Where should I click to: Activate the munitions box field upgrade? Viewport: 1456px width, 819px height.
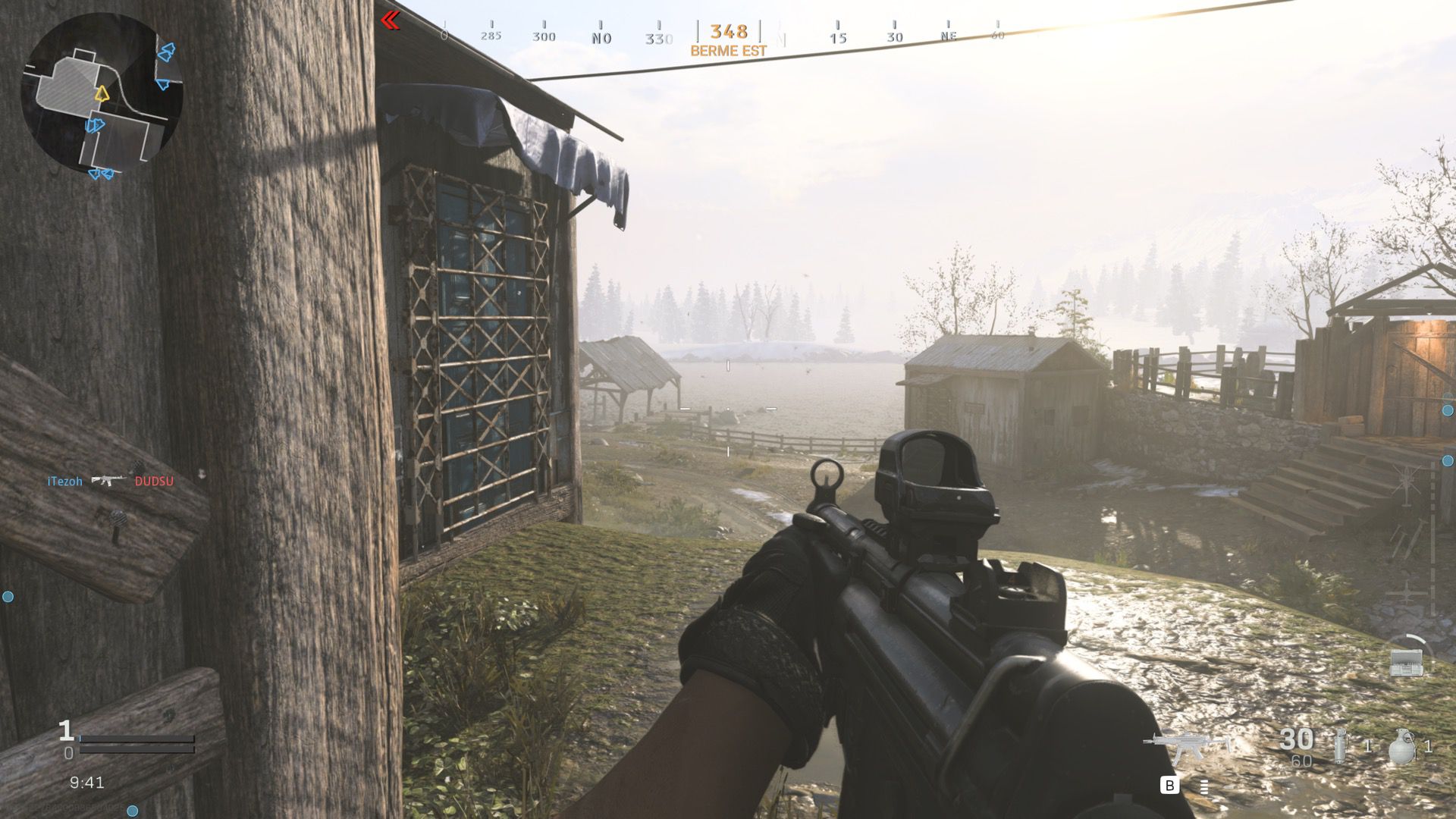coord(1407,662)
